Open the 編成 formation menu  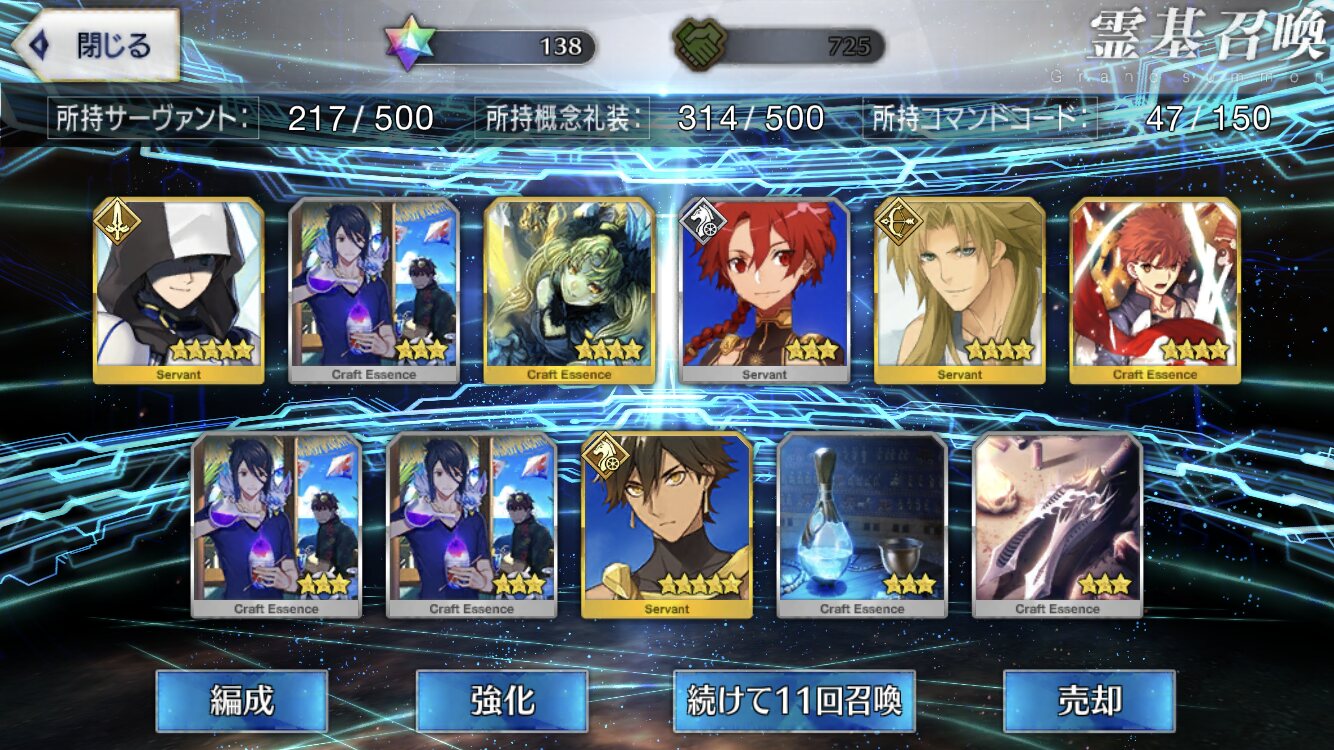click(x=242, y=700)
